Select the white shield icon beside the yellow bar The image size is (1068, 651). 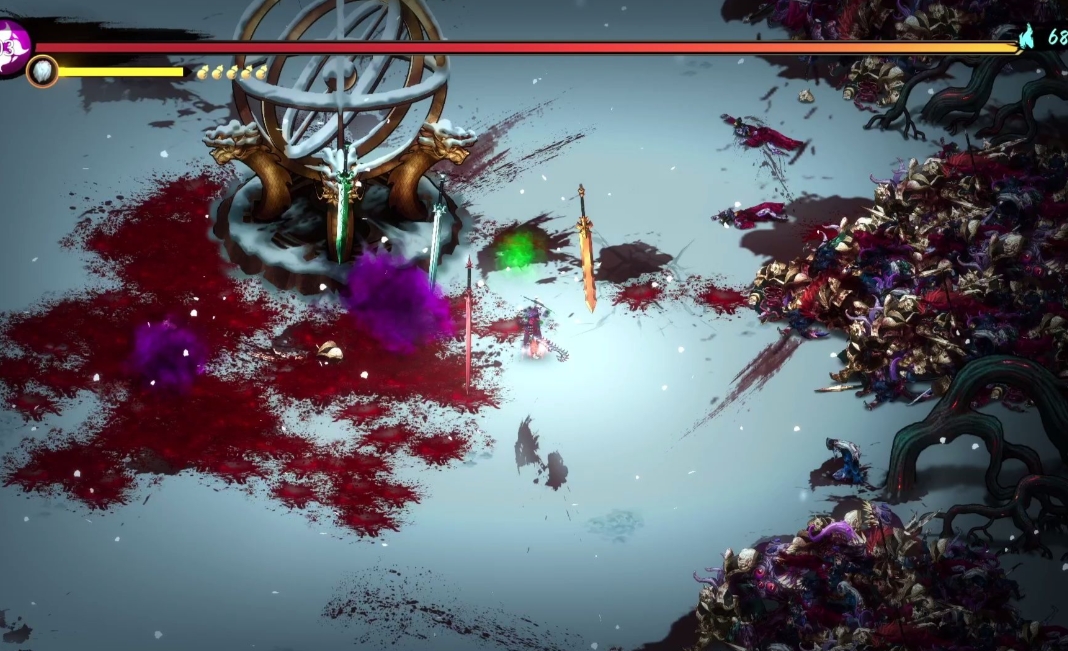coord(42,71)
